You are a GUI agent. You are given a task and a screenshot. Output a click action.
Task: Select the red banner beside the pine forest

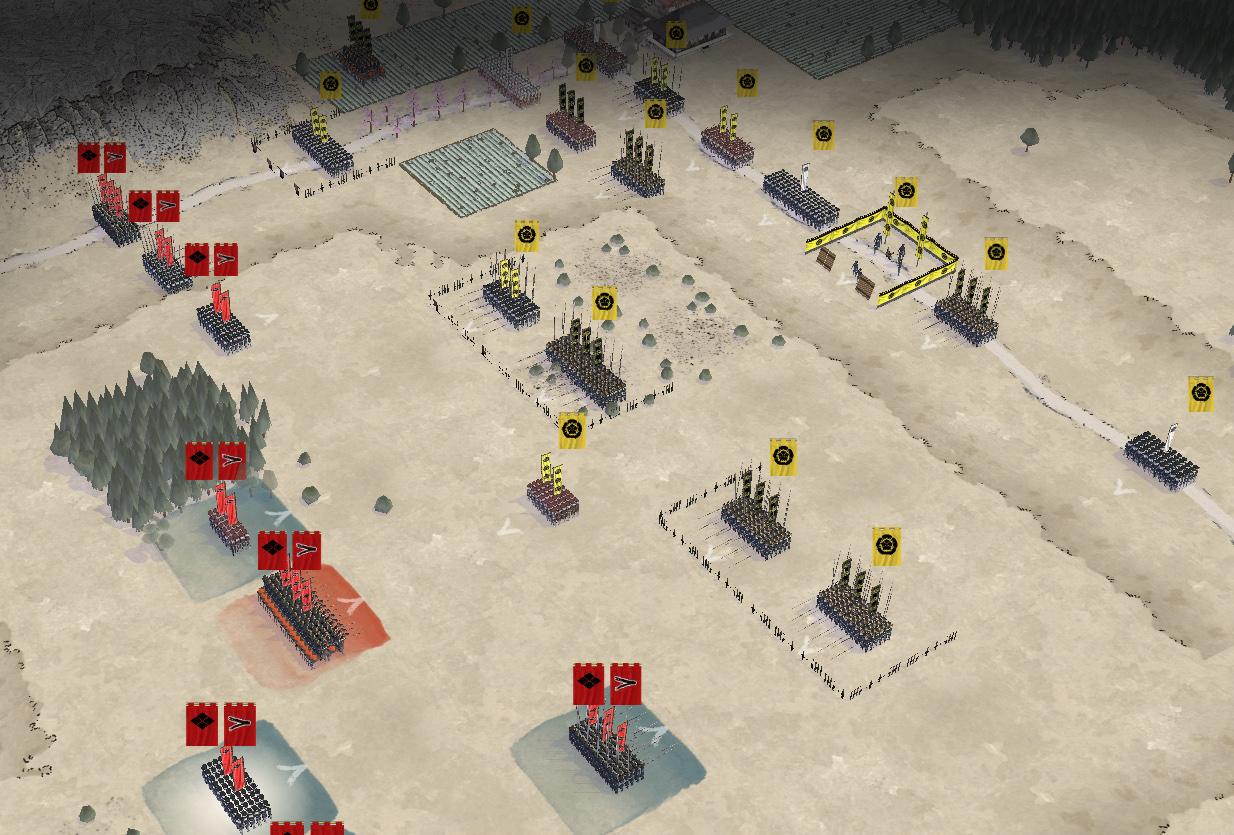tap(215, 461)
